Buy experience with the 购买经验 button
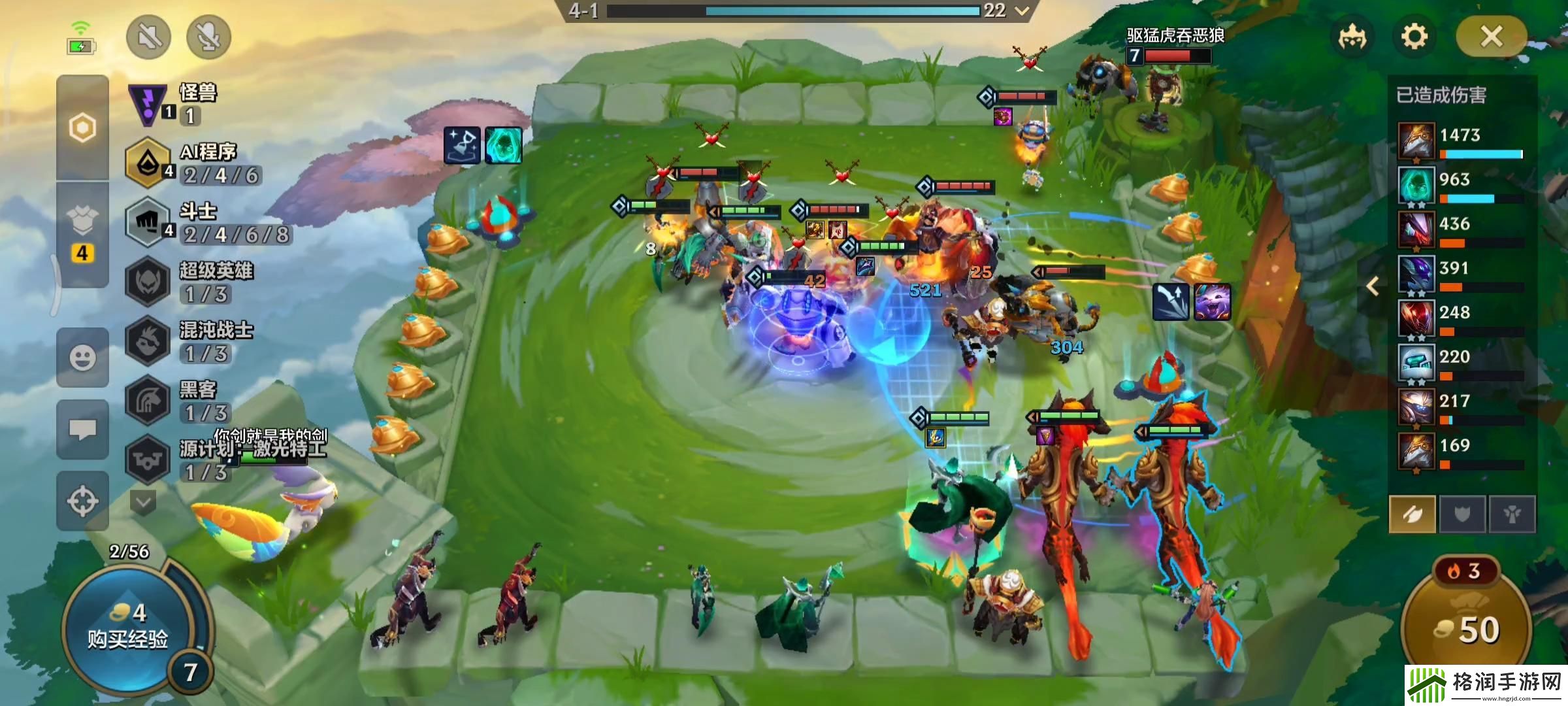The image size is (1568, 706). (x=128, y=629)
